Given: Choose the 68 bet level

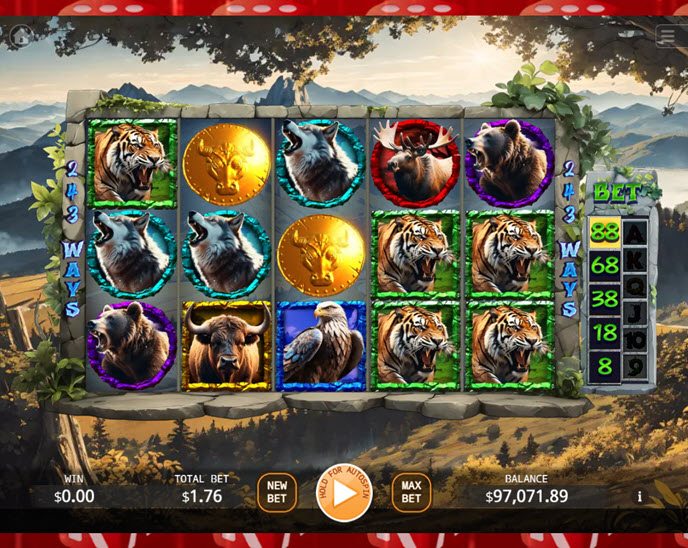Looking at the screenshot, I should click(x=604, y=266).
